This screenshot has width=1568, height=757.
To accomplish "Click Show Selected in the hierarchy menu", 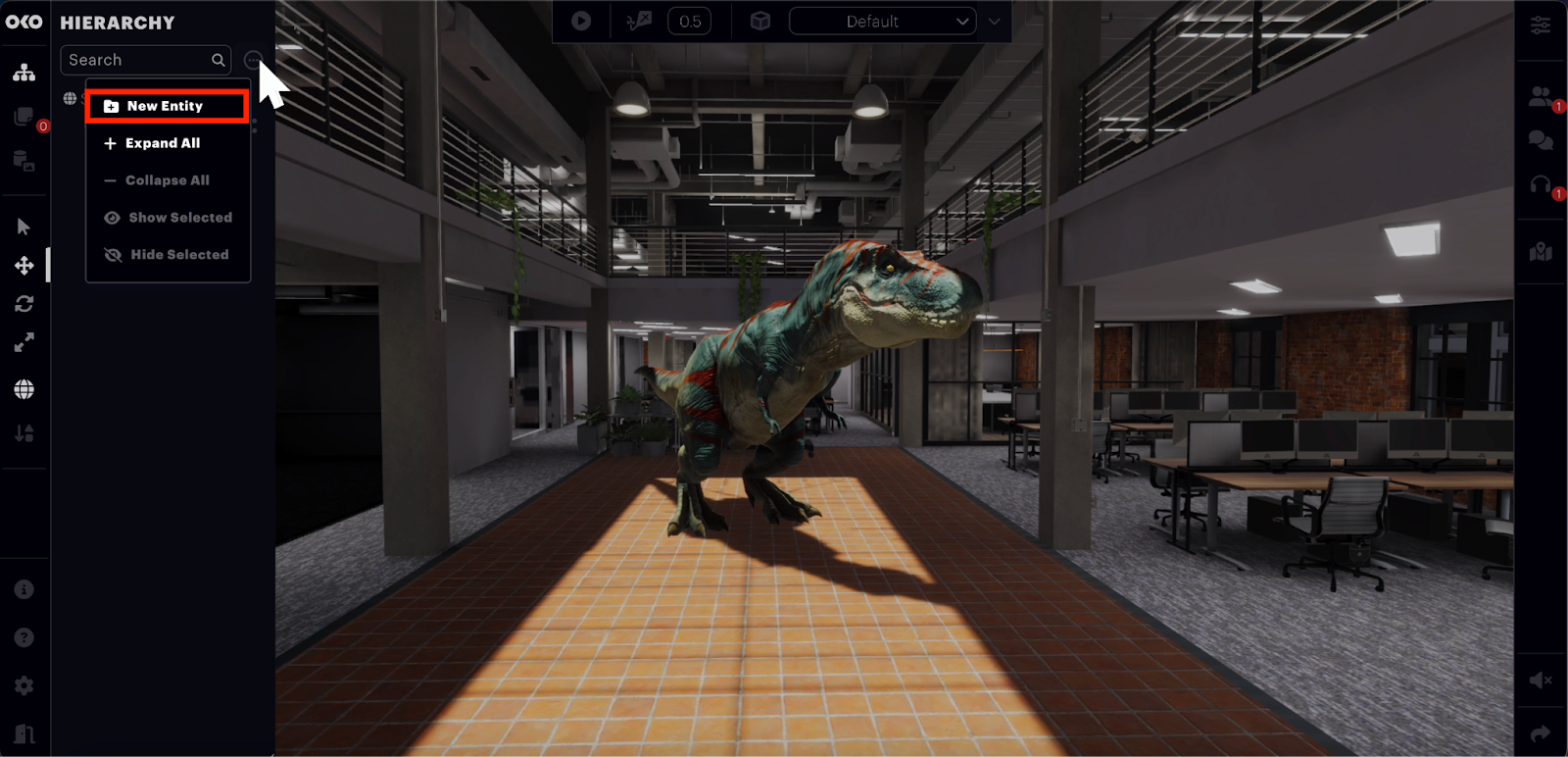I will [179, 218].
